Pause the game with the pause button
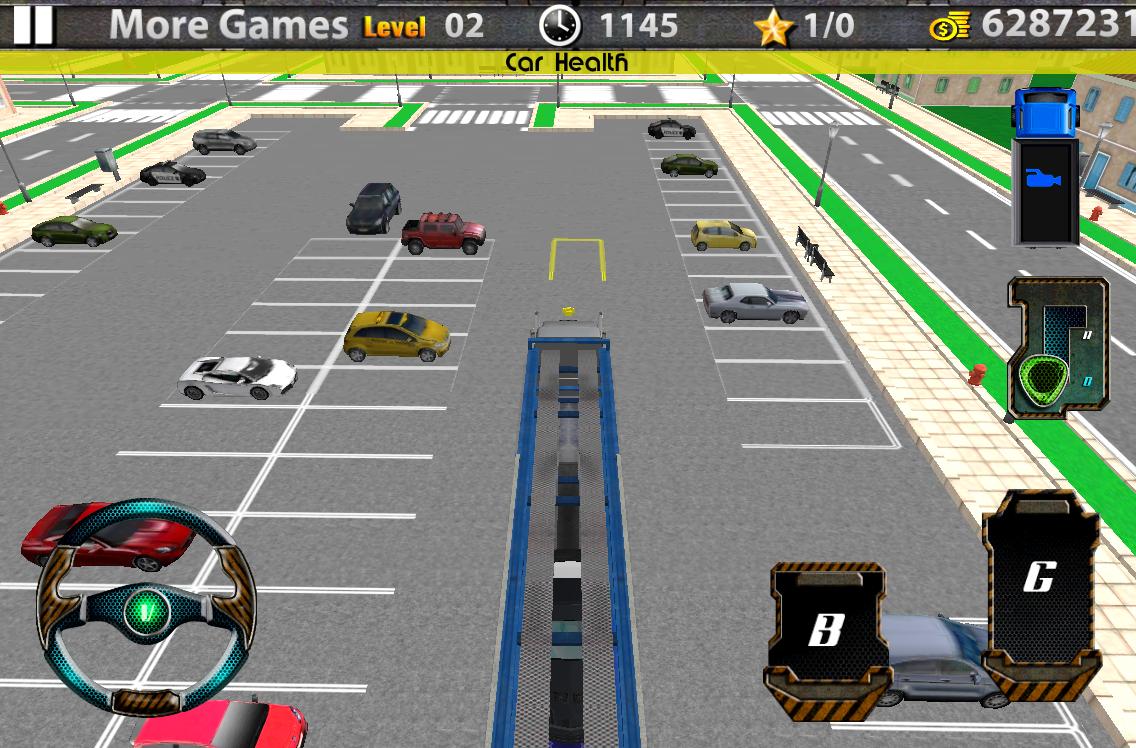Screen dimensions: 1136x748 tap(33, 24)
